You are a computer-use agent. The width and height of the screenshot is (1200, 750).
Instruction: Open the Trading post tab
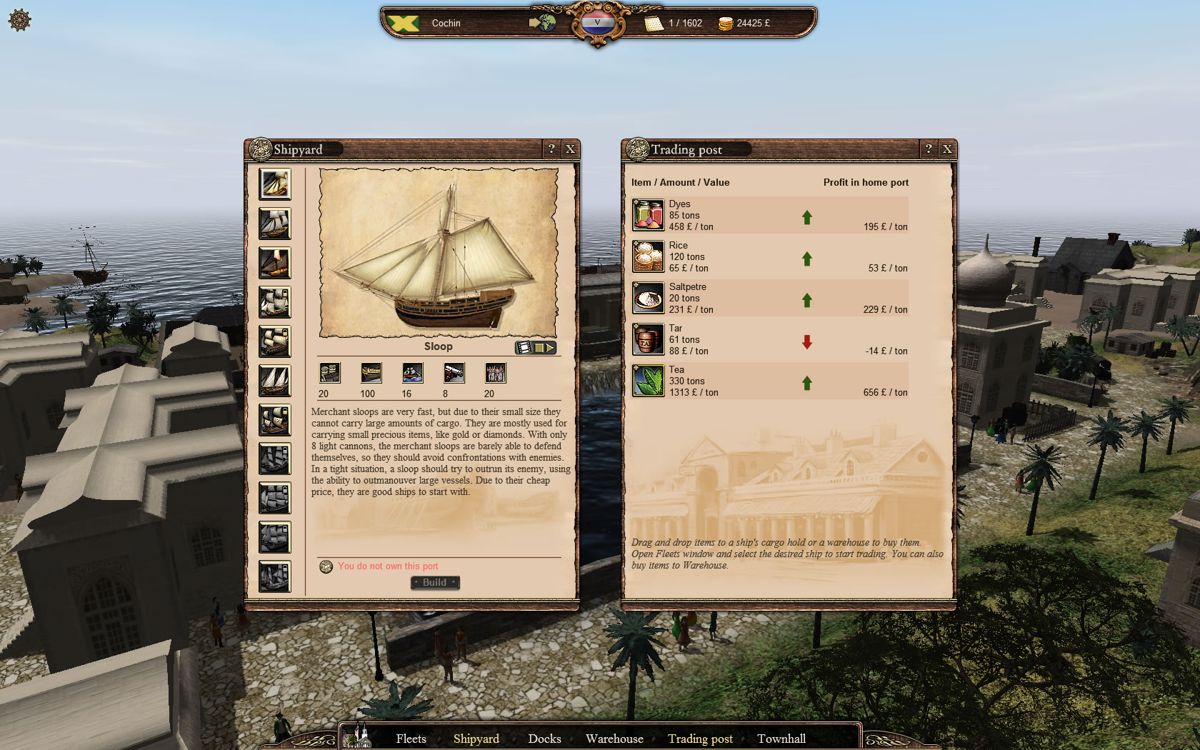700,739
